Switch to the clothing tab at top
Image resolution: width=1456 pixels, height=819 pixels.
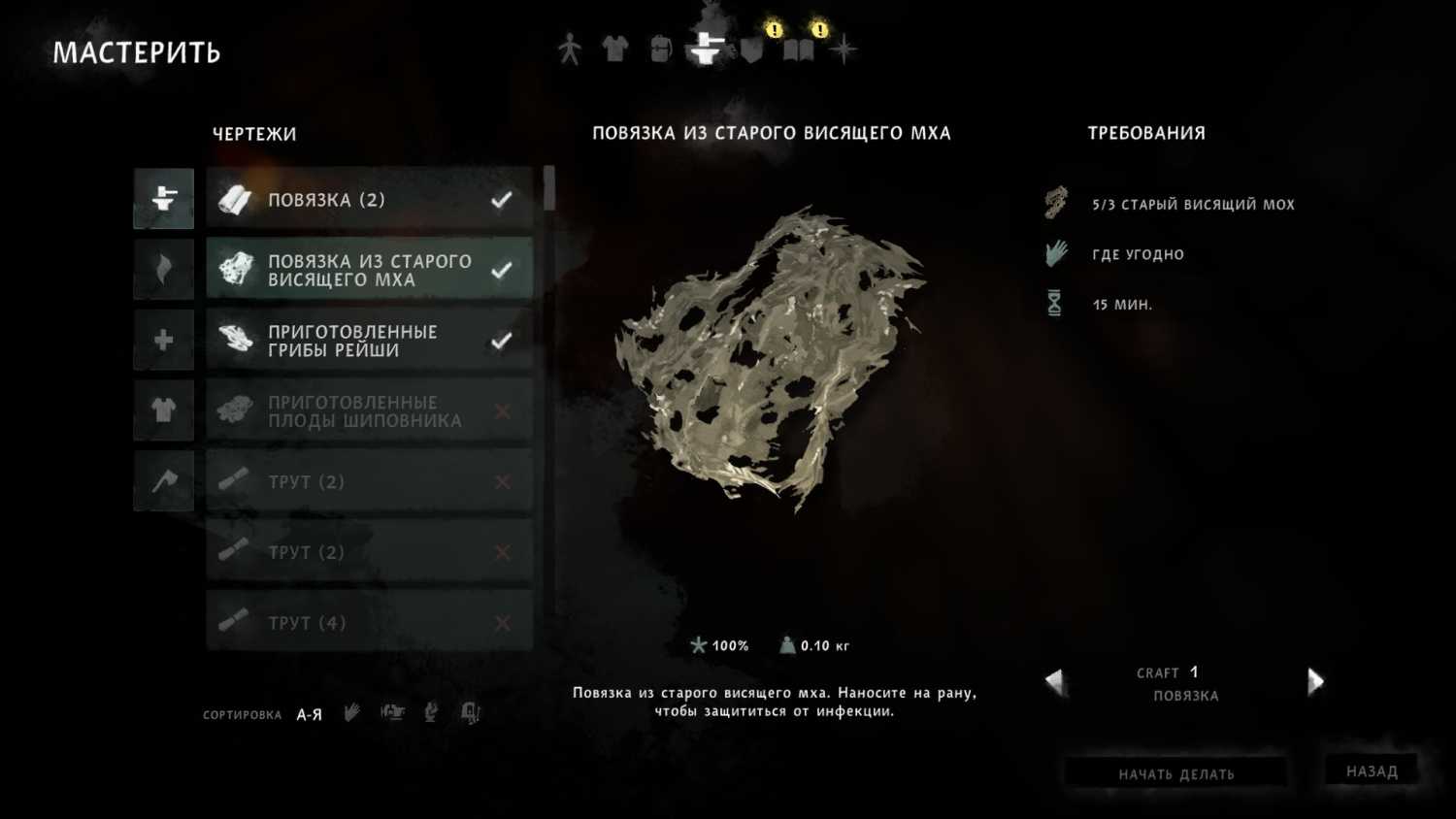pos(615,49)
